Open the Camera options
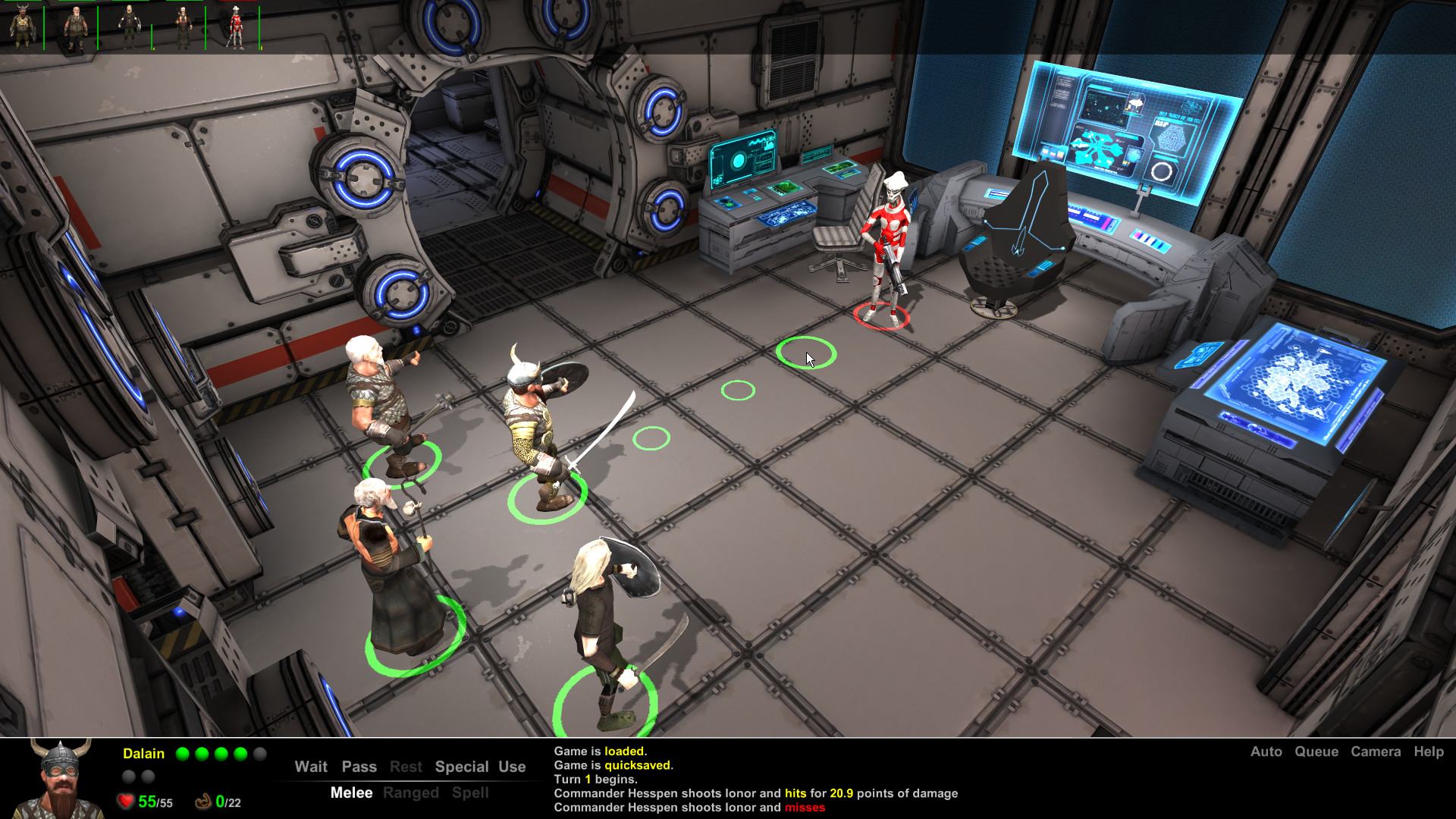The height and width of the screenshot is (819, 1456). pos(1375,752)
